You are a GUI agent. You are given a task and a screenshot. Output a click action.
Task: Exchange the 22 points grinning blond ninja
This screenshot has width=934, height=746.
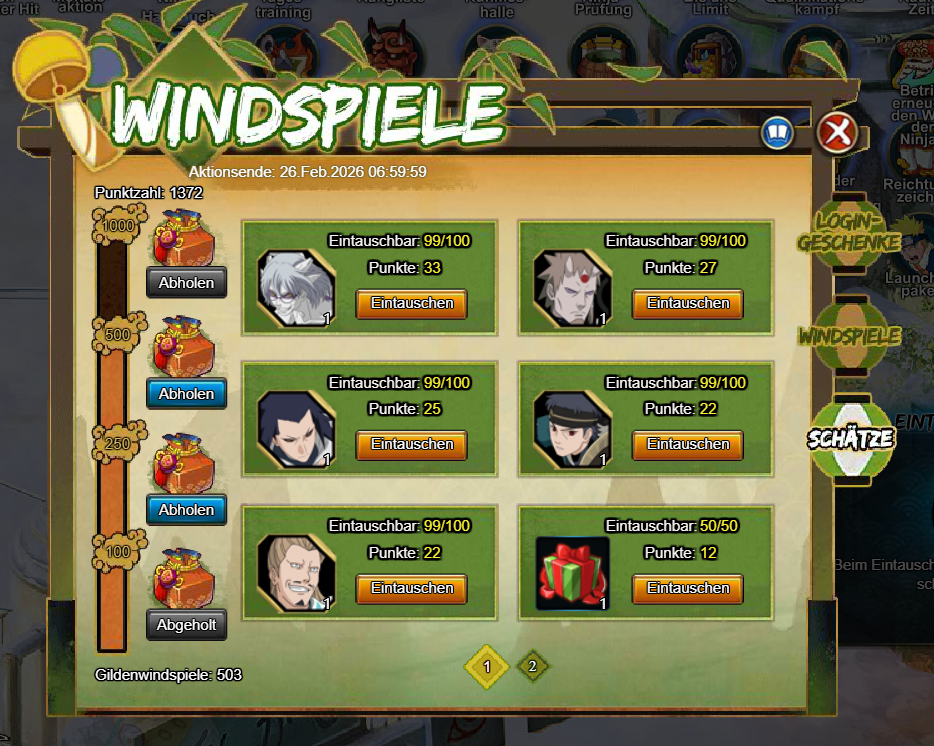pos(412,588)
